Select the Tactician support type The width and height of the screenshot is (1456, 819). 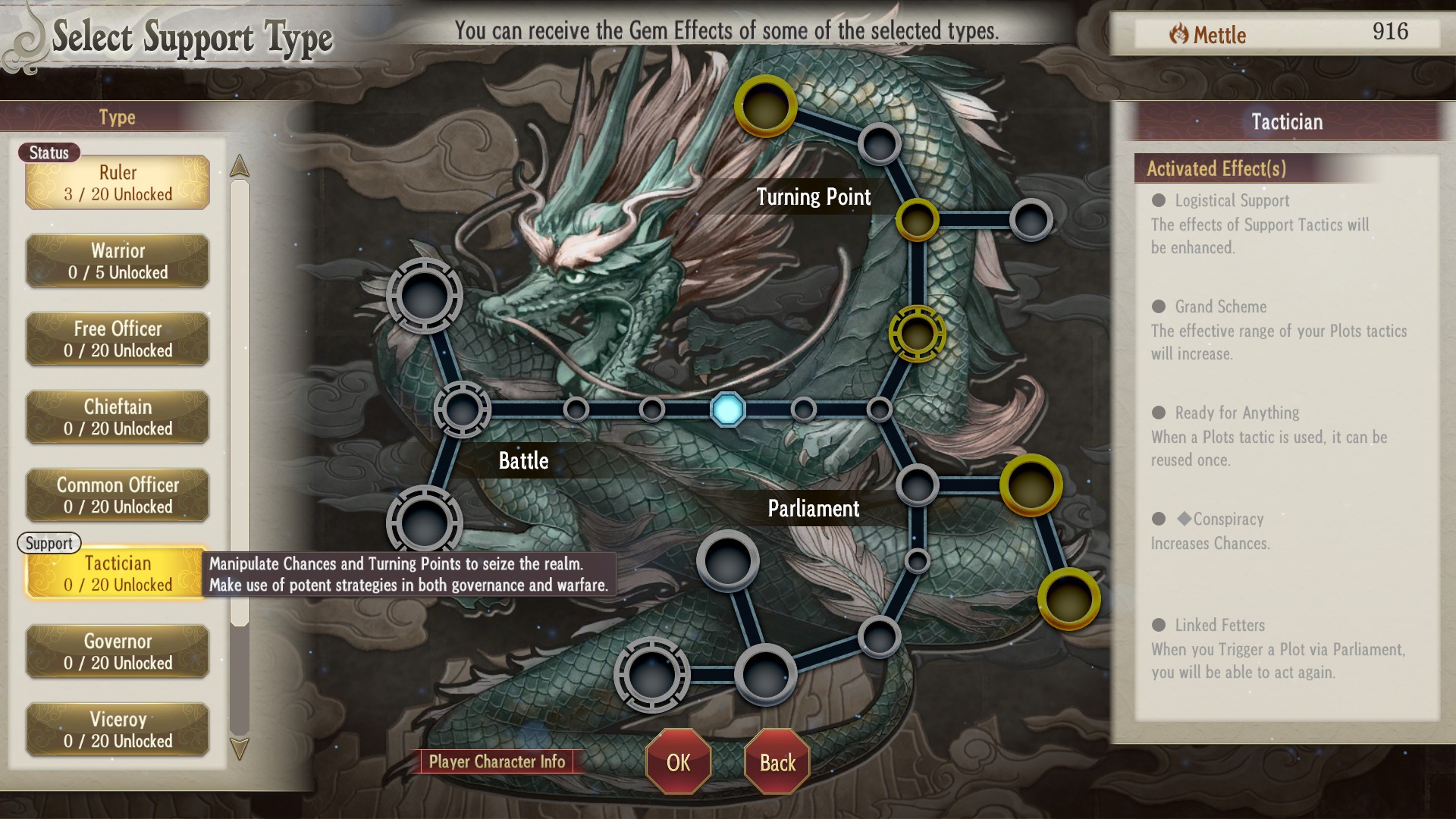(118, 573)
